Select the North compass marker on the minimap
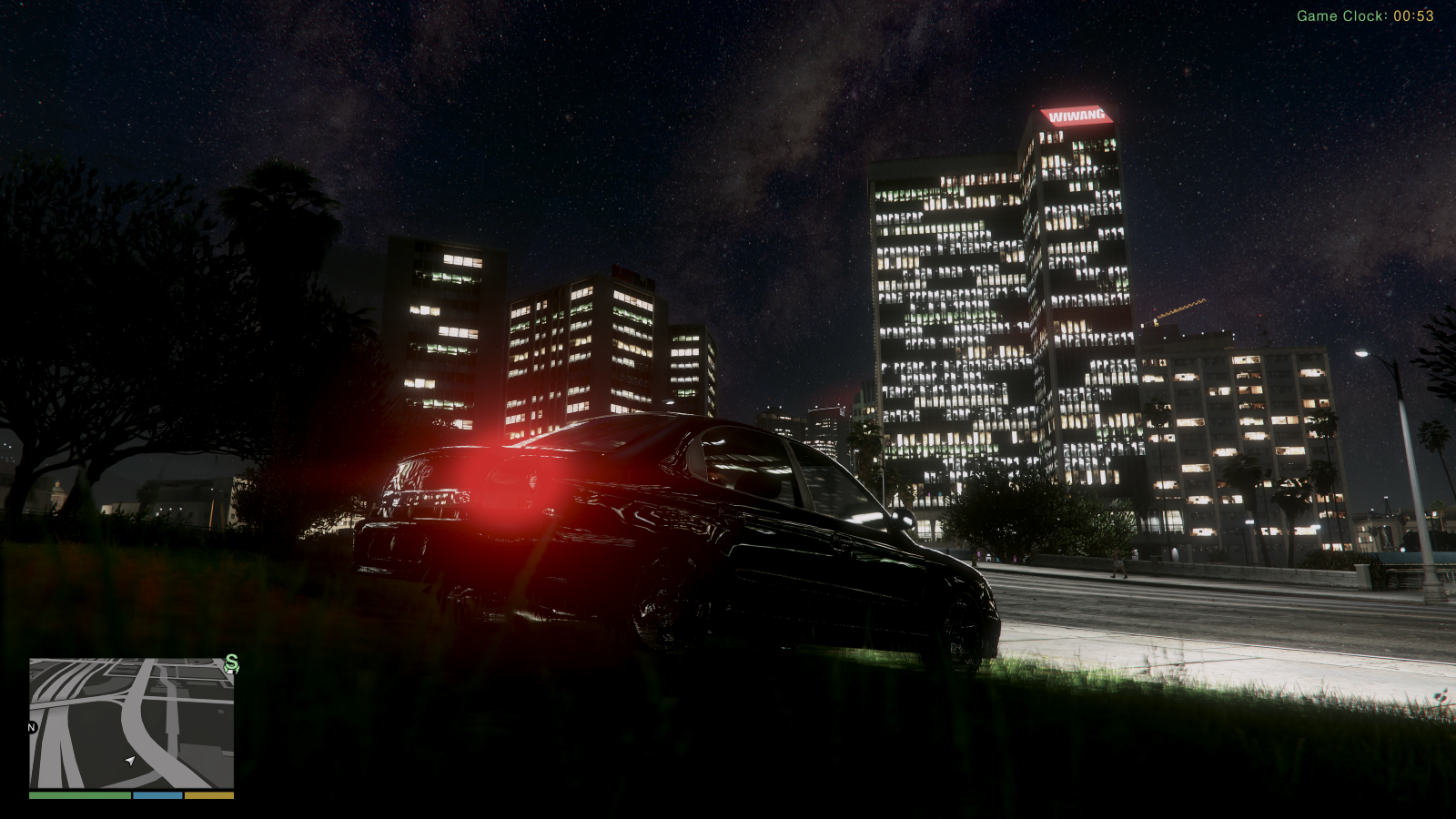Viewport: 1456px width, 819px height. (31, 727)
